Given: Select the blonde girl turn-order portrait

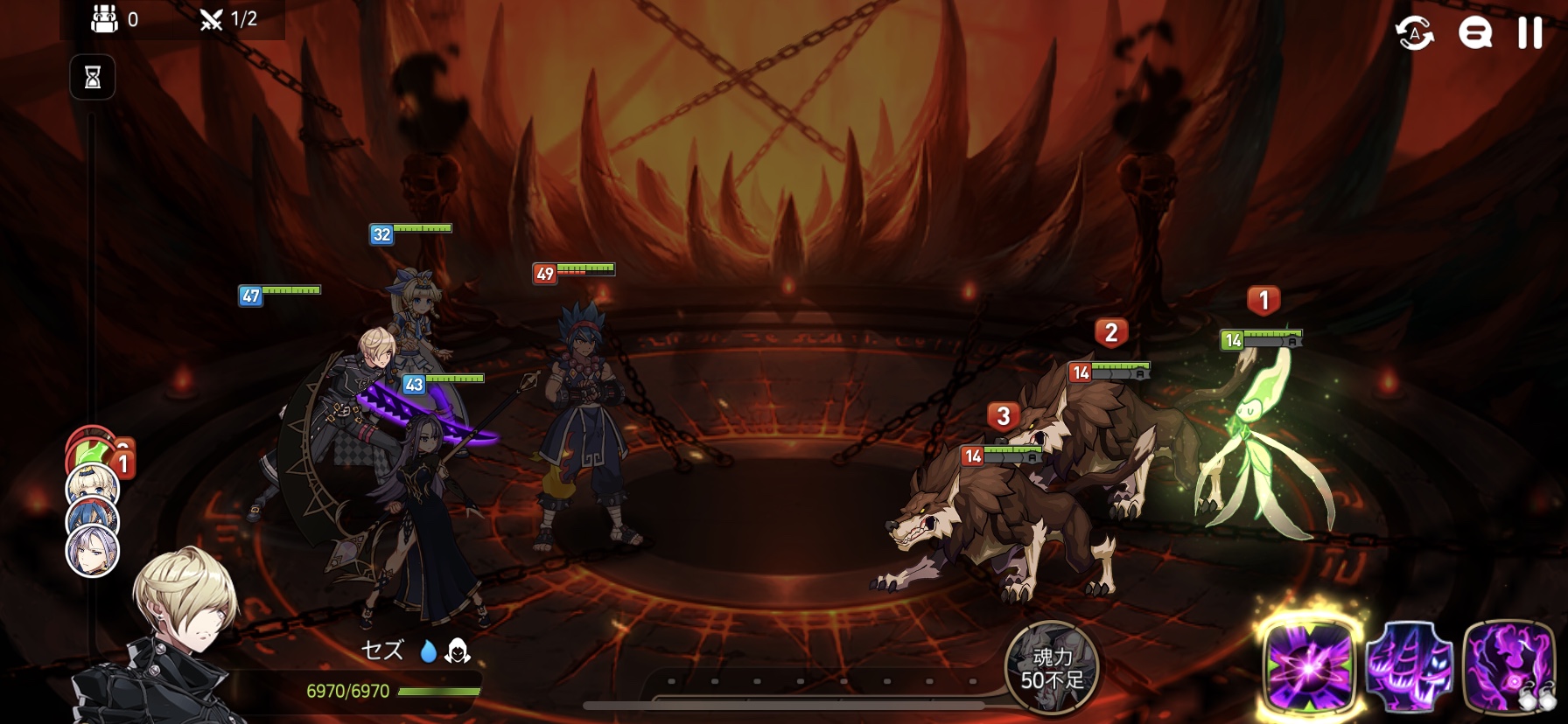Looking at the screenshot, I should pyautogui.click(x=93, y=485).
